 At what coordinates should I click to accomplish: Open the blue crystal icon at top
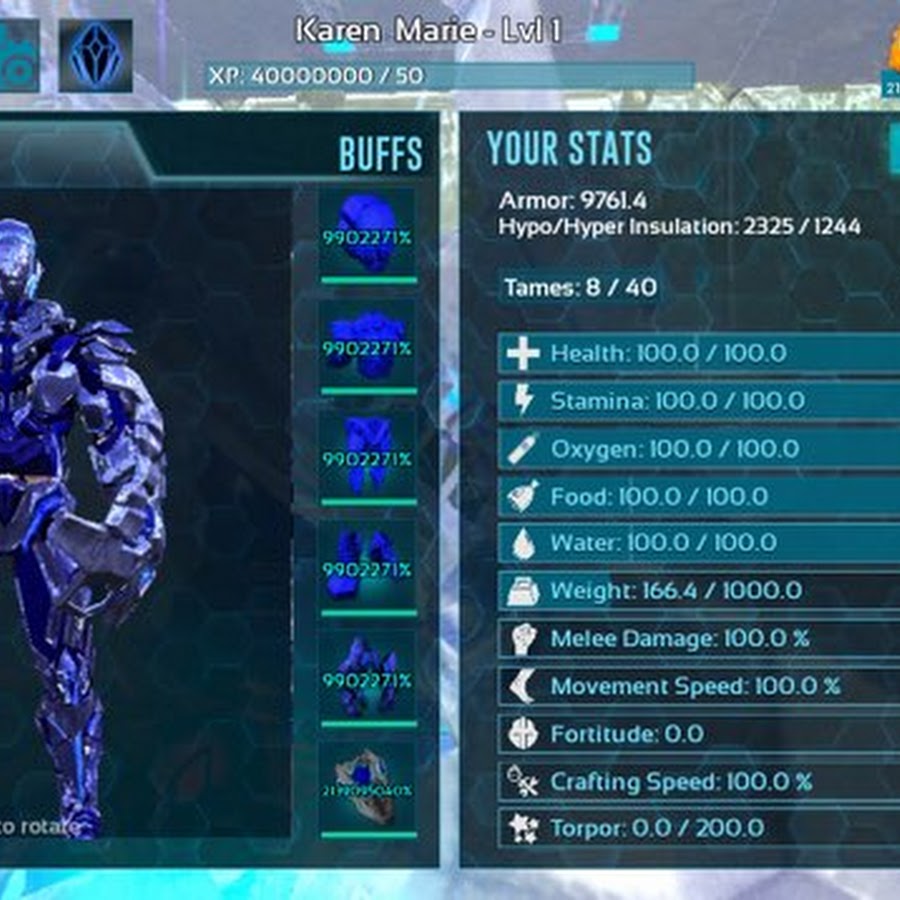pos(95,55)
